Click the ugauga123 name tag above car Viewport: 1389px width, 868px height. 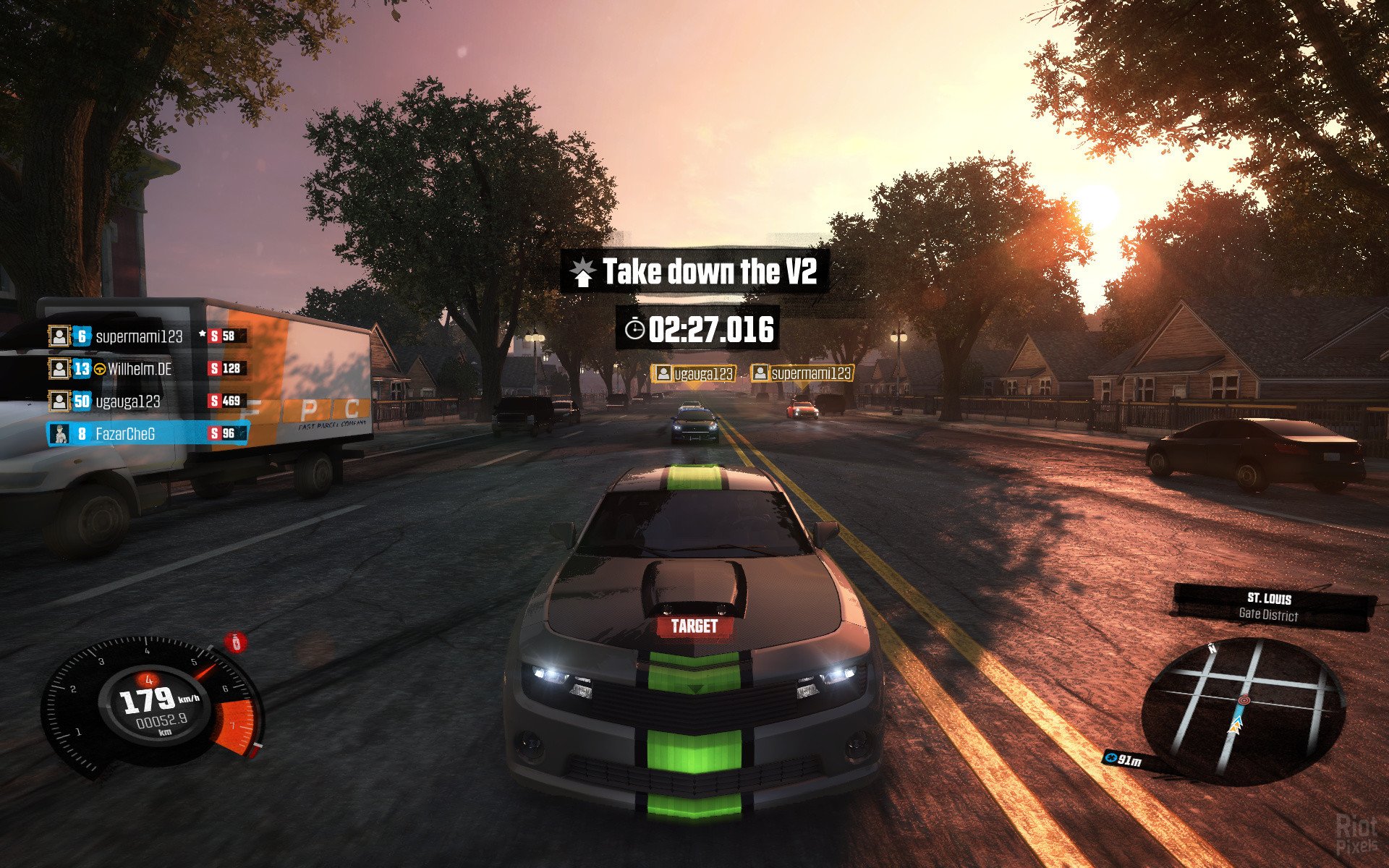694,374
